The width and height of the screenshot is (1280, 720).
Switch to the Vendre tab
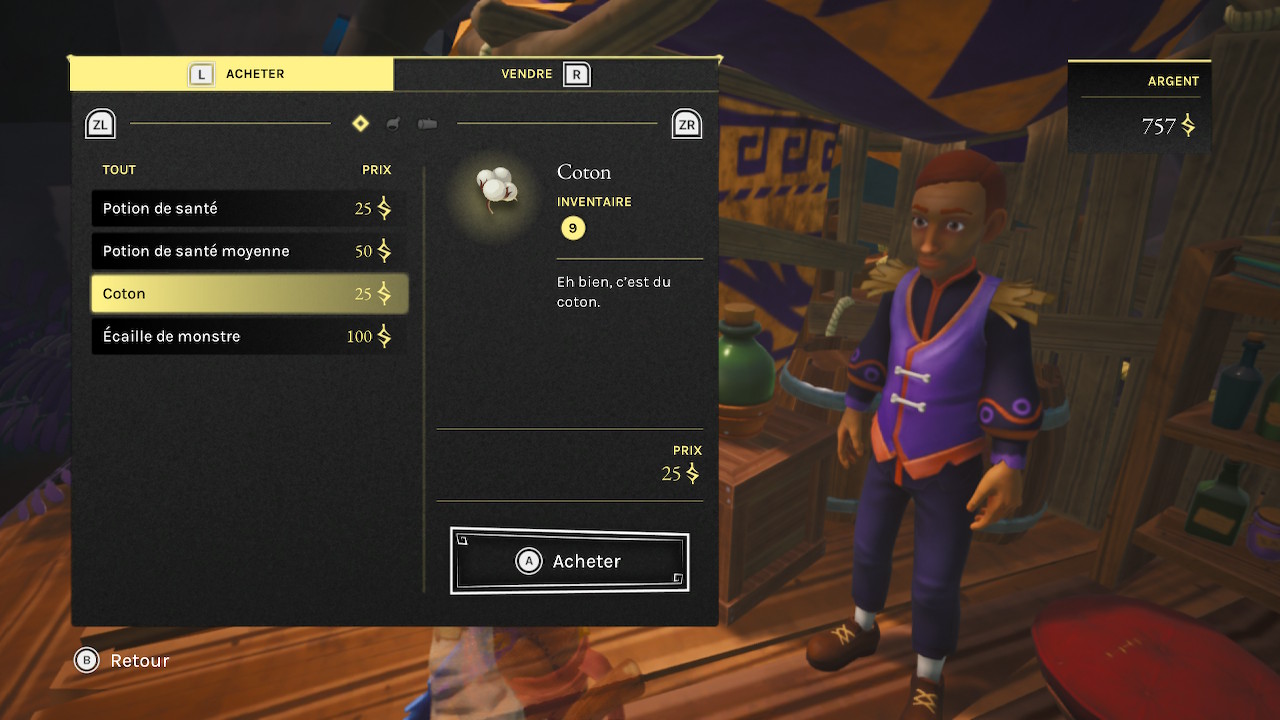click(x=556, y=74)
